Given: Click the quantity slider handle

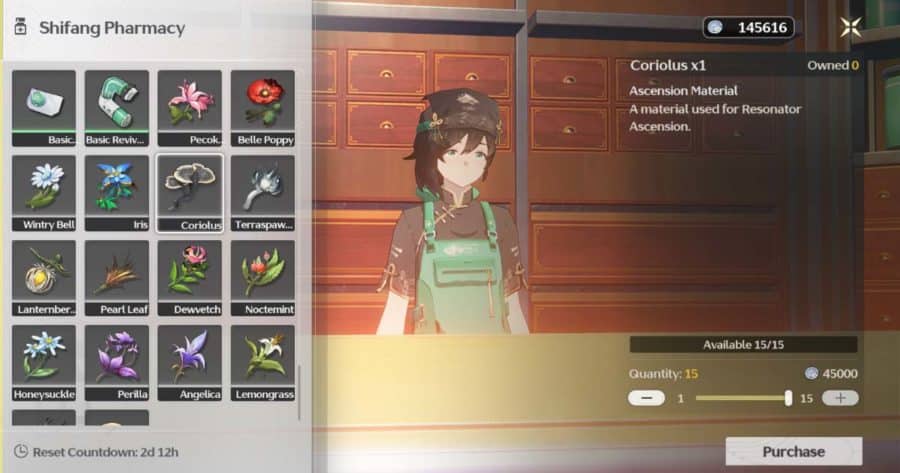Looking at the screenshot, I should 789,398.
